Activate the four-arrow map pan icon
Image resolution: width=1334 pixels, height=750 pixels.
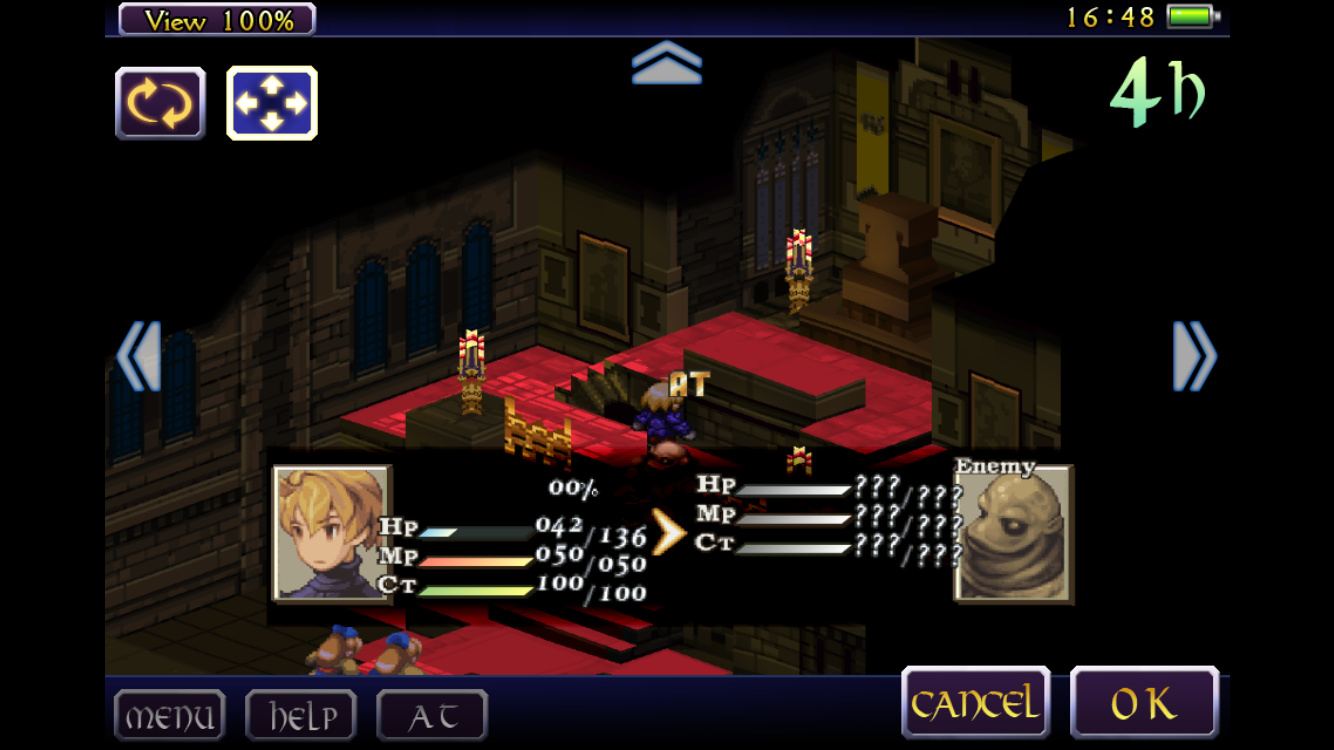coord(272,103)
